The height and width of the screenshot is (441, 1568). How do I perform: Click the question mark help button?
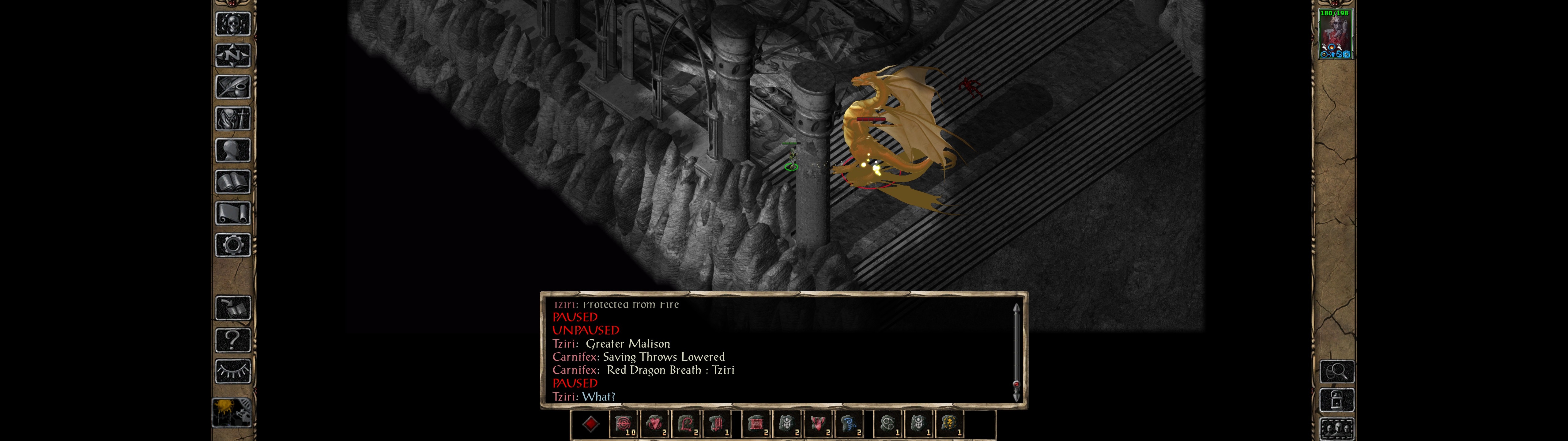[233, 340]
